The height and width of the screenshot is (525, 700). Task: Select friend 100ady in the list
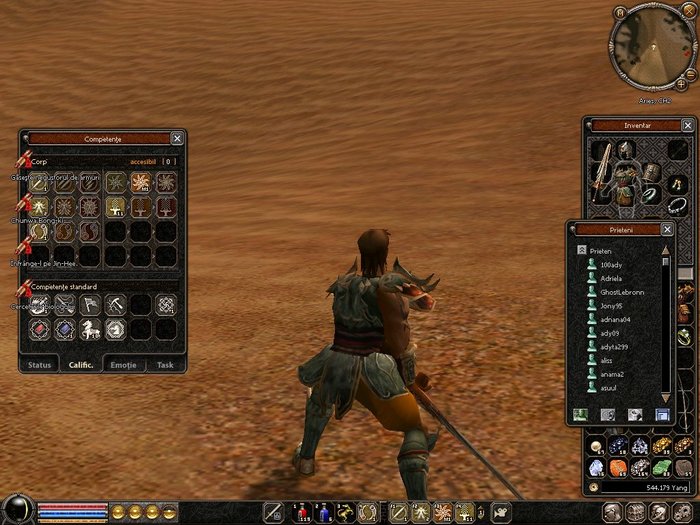pos(612,263)
